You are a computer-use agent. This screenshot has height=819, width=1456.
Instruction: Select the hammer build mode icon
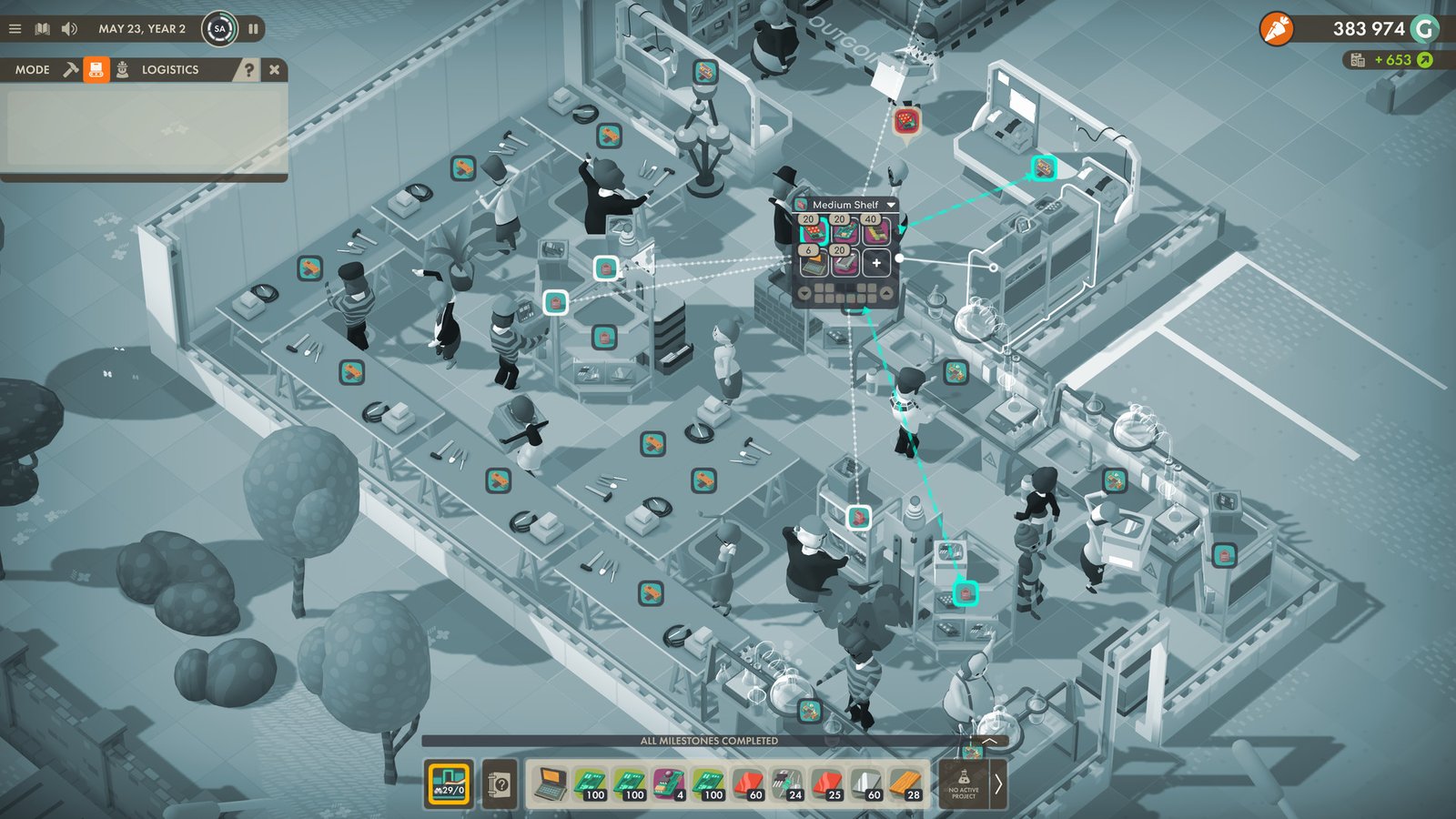71,68
